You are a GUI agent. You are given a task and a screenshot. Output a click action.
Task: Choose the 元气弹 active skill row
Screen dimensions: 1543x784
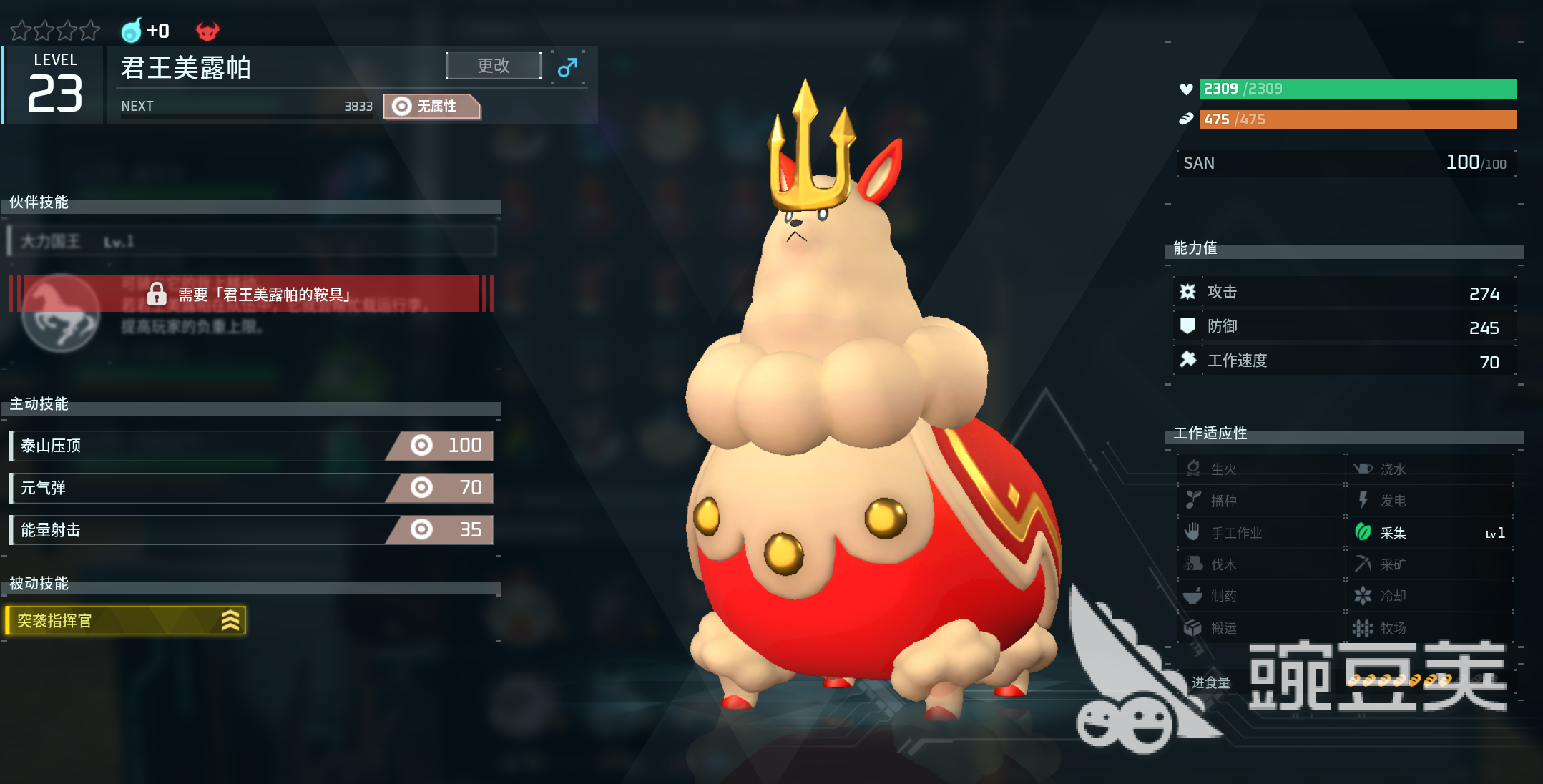coord(251,488)
